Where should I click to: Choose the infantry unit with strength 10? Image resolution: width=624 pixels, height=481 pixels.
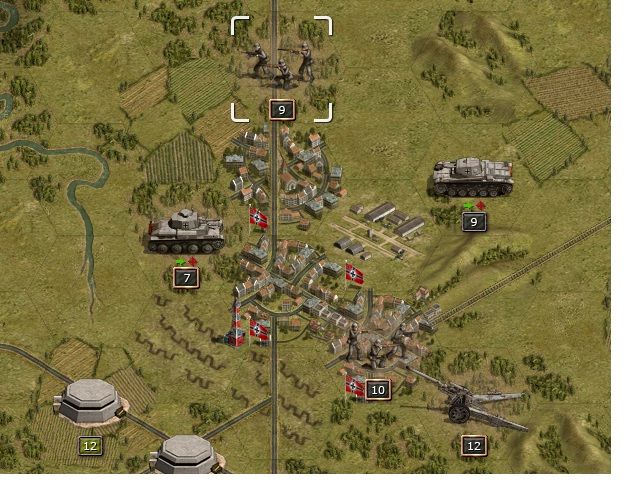(x=376, y=346)
